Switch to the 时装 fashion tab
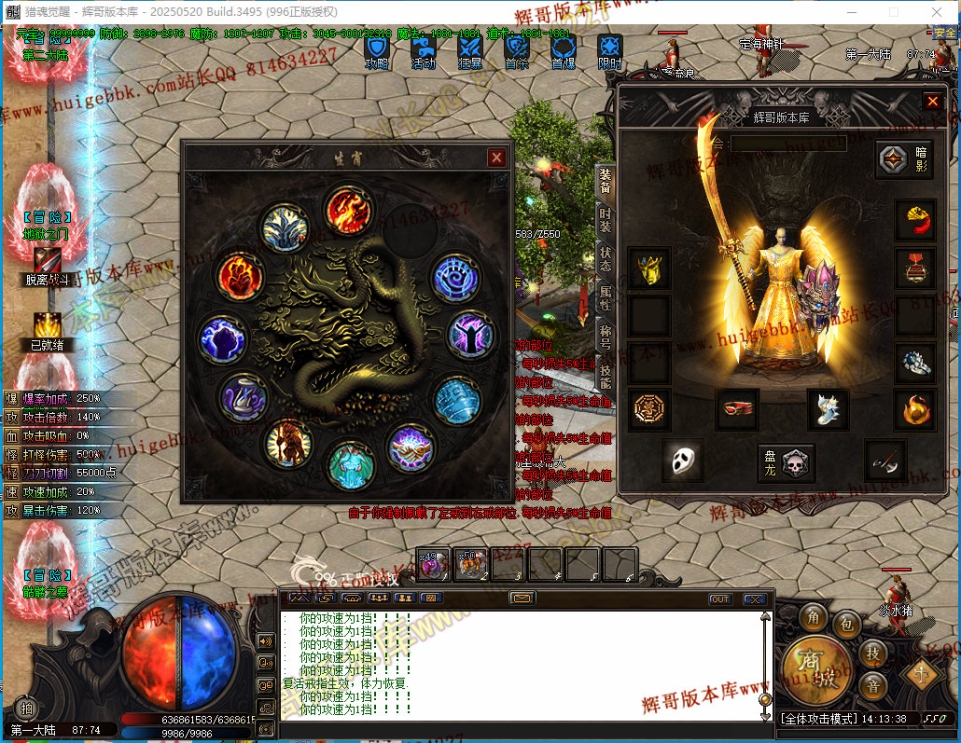Screen dimensions: 961x743 click(605, 217)
